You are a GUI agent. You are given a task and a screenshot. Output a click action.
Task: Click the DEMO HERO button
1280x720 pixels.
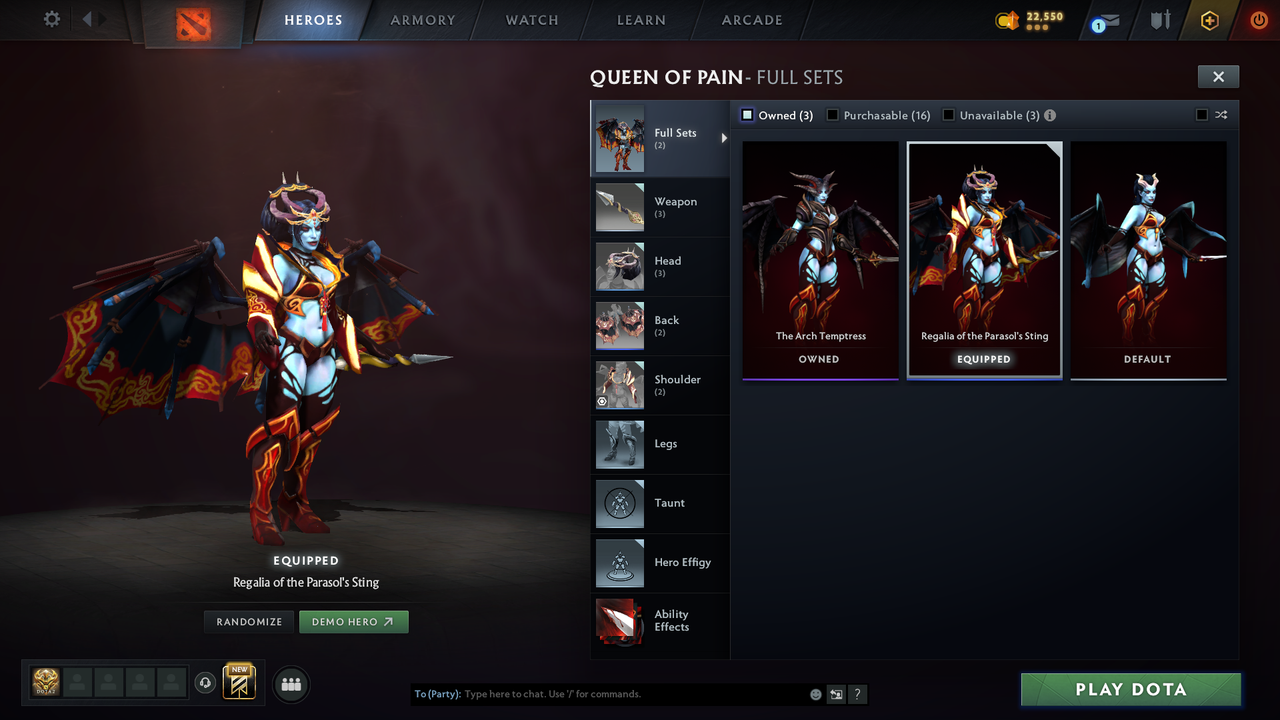point(354,621)
